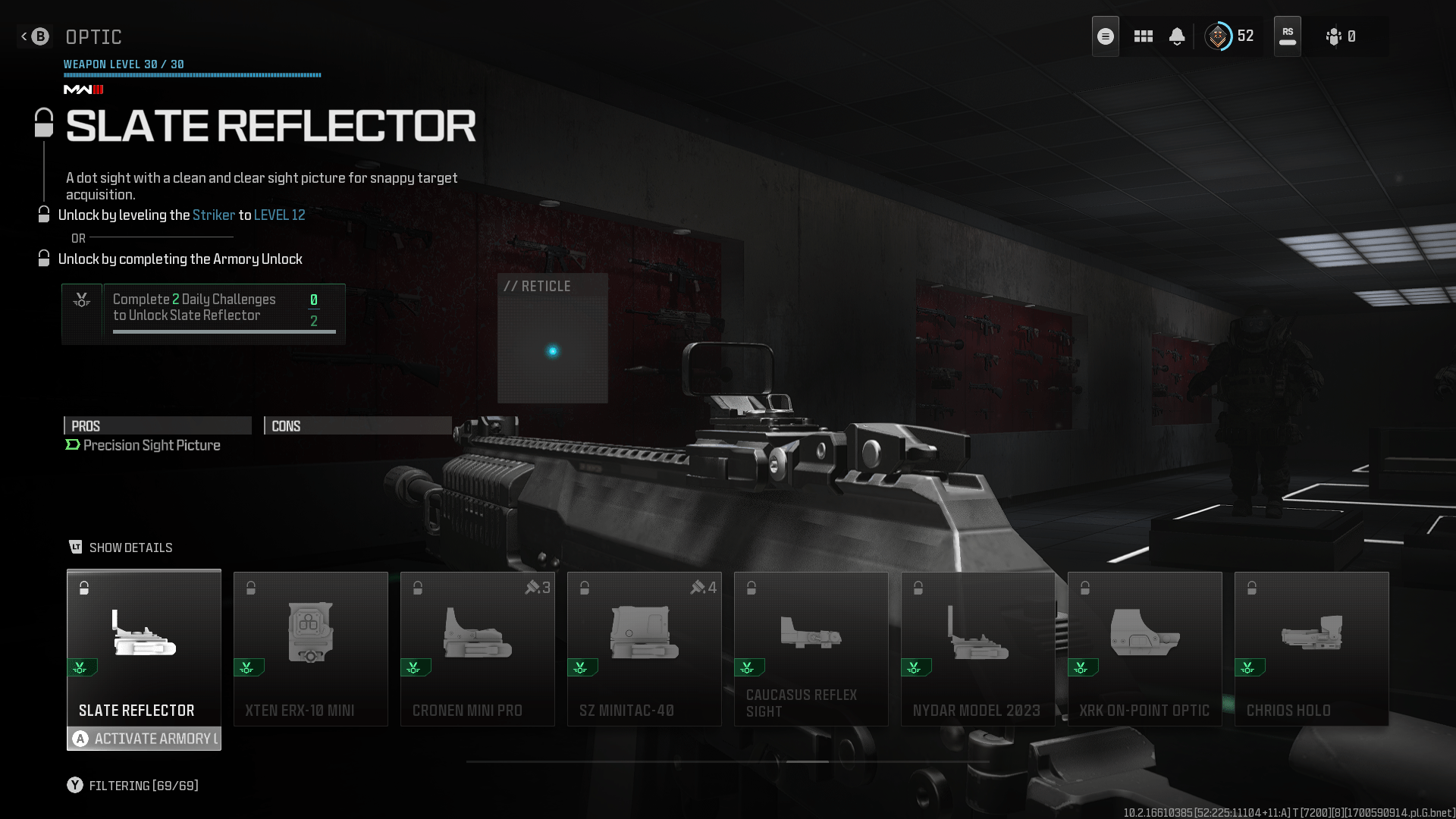The height and width of the screenshot is (819, 1456).
Task: Open the Striker unlock link
Action: [213, 215]
